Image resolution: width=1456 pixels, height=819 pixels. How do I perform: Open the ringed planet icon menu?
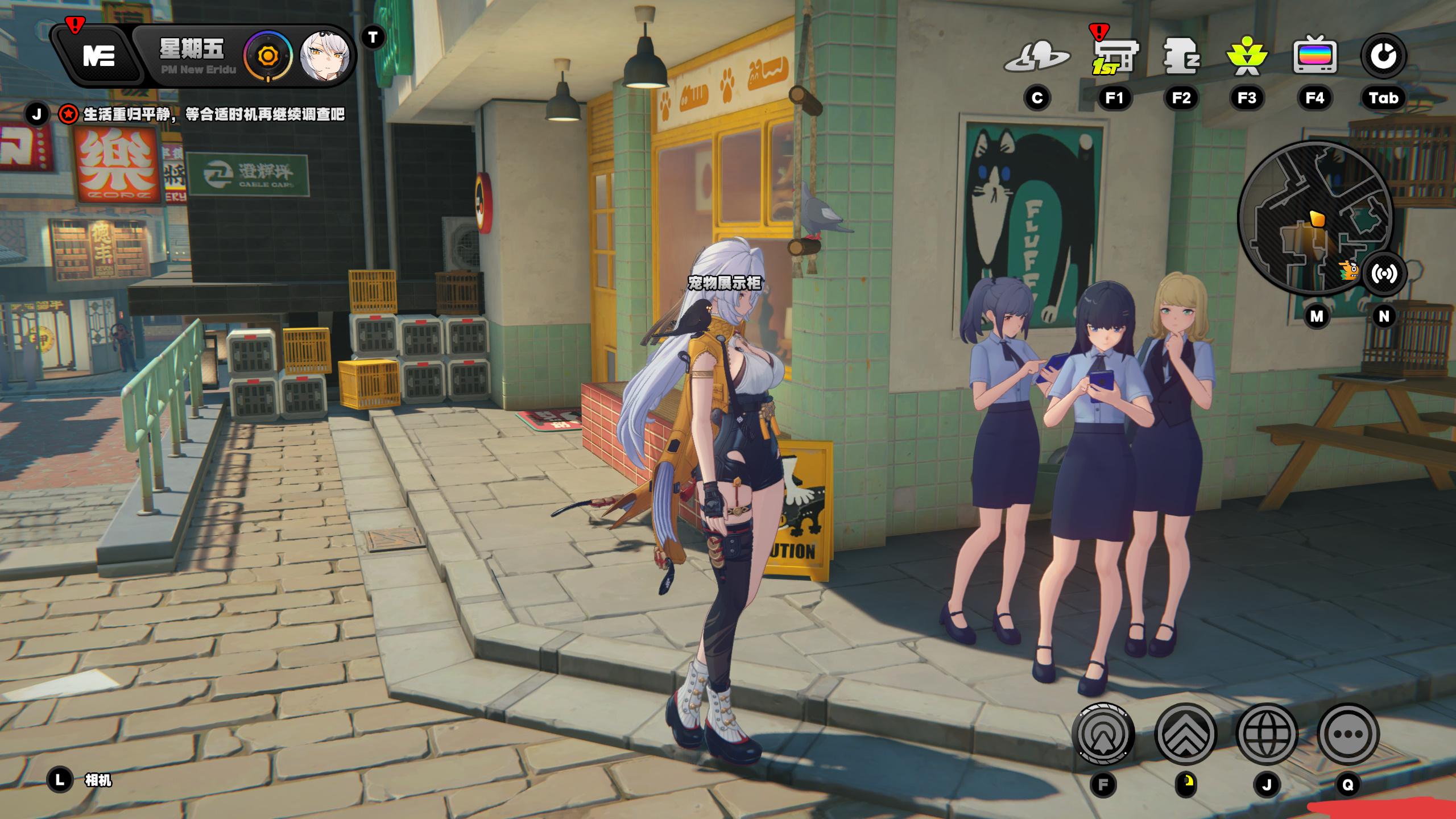coord(1037,57)
